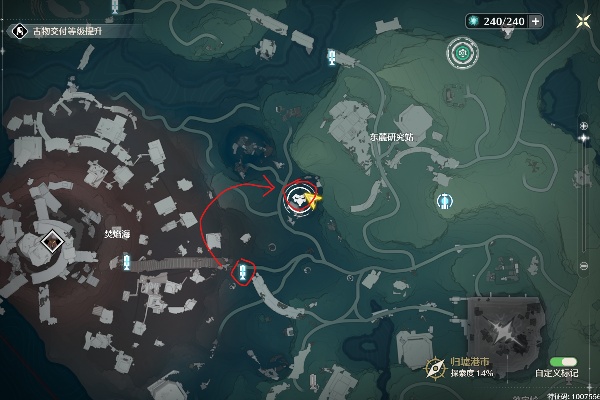Select the teleport beacon circled in red
This screenshot has width=600, height=400.
point(241,271)
